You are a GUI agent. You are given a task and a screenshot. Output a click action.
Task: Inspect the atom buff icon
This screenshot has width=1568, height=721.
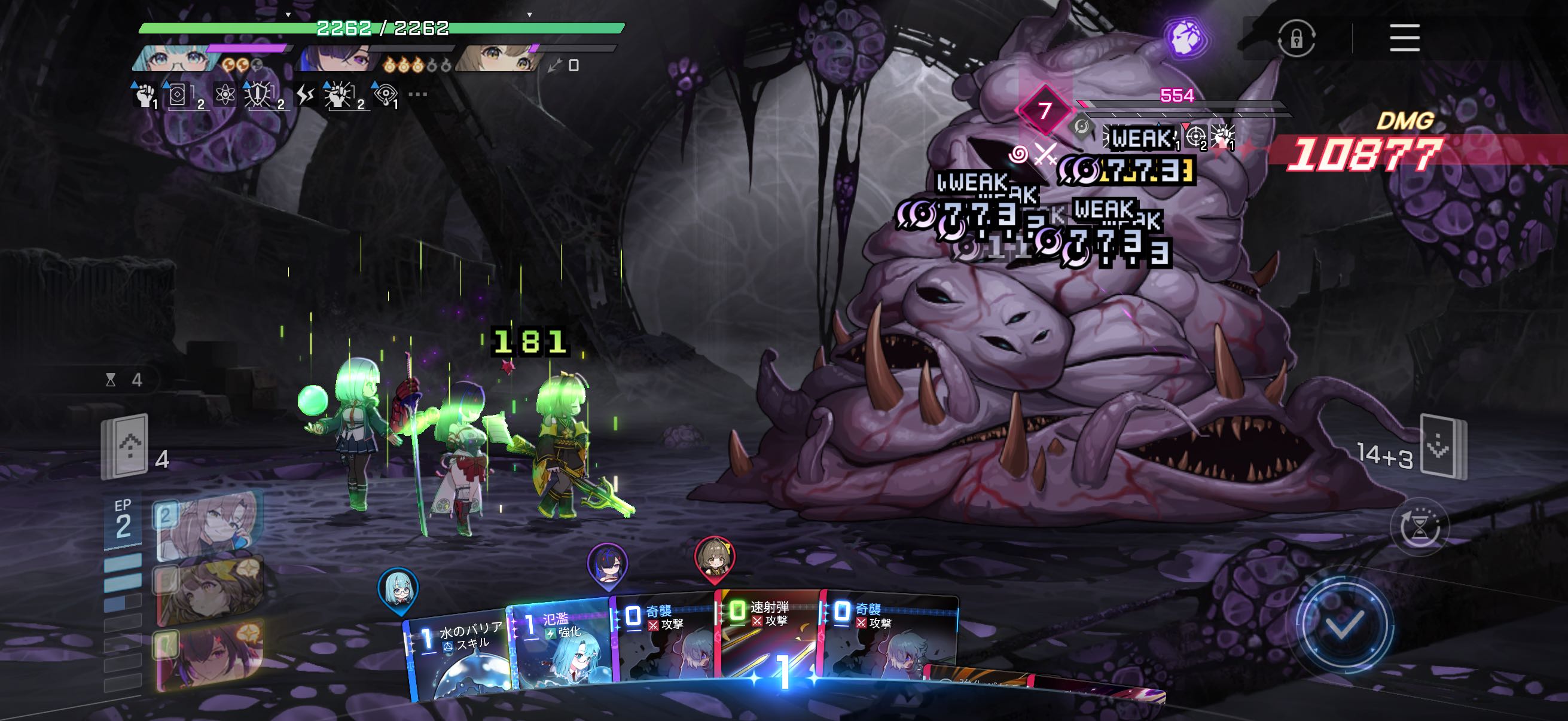tap(225, 95)
